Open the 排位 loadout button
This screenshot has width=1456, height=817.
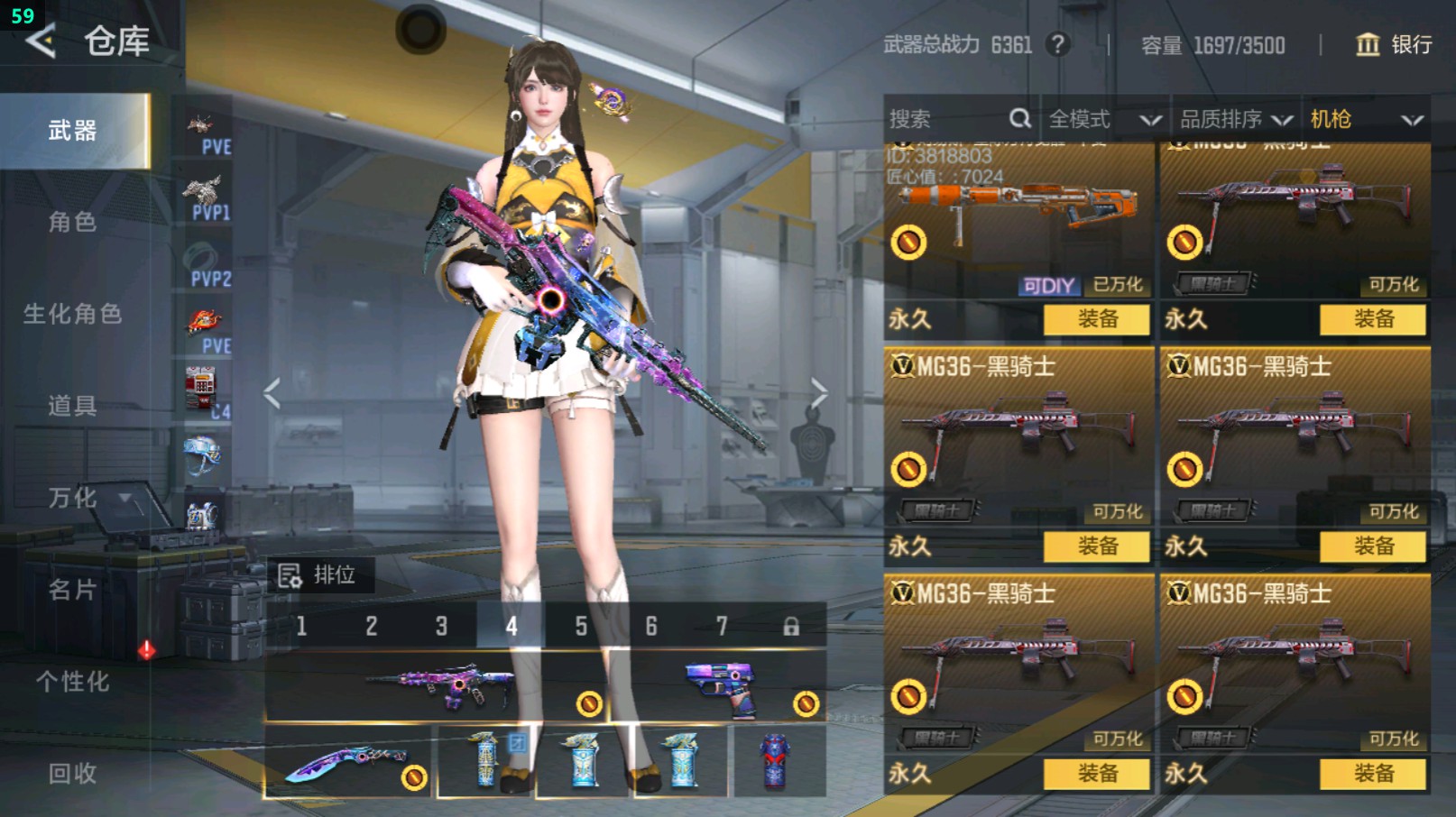318,574
